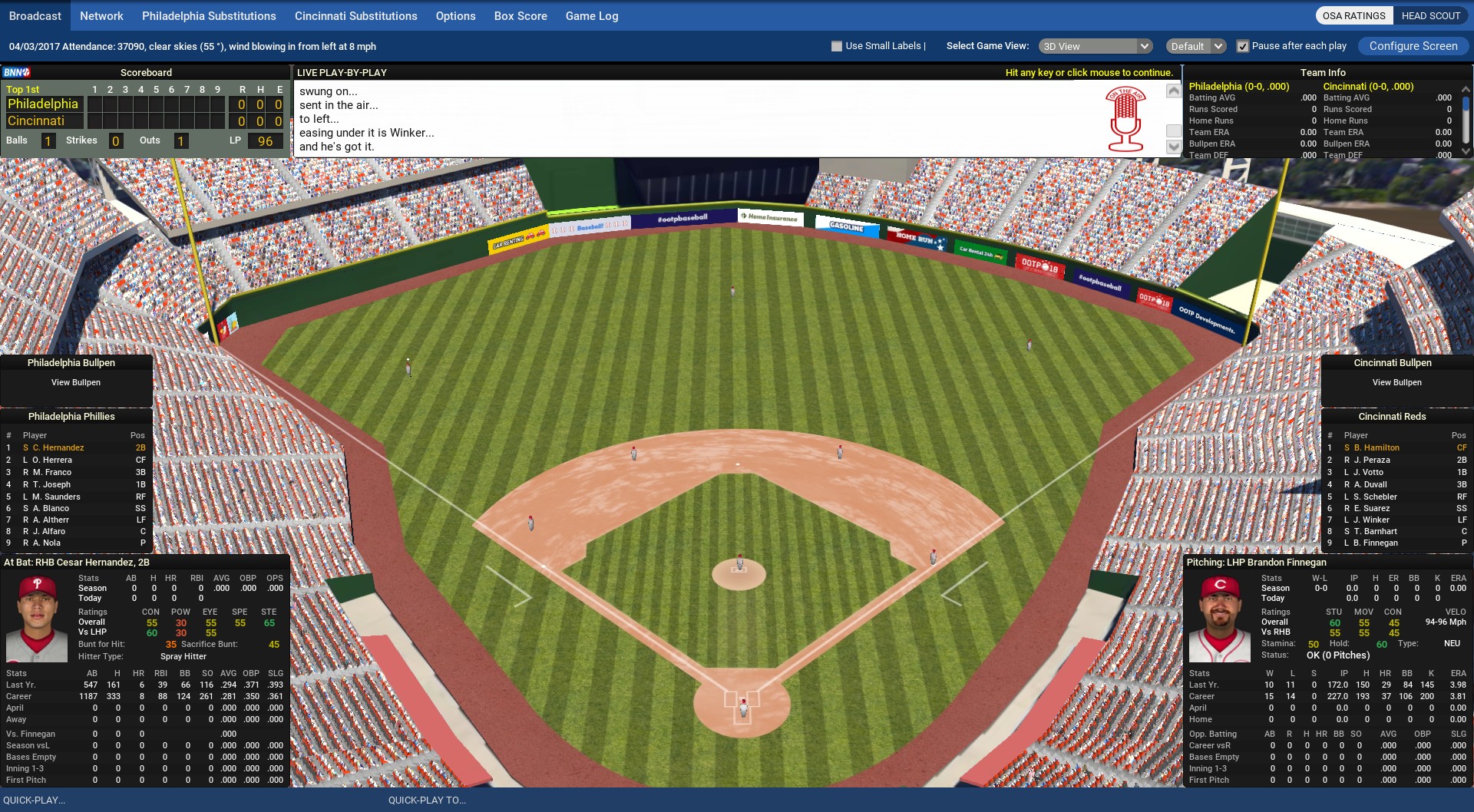
Task: Open the Options menu
Action: point(455,16)
